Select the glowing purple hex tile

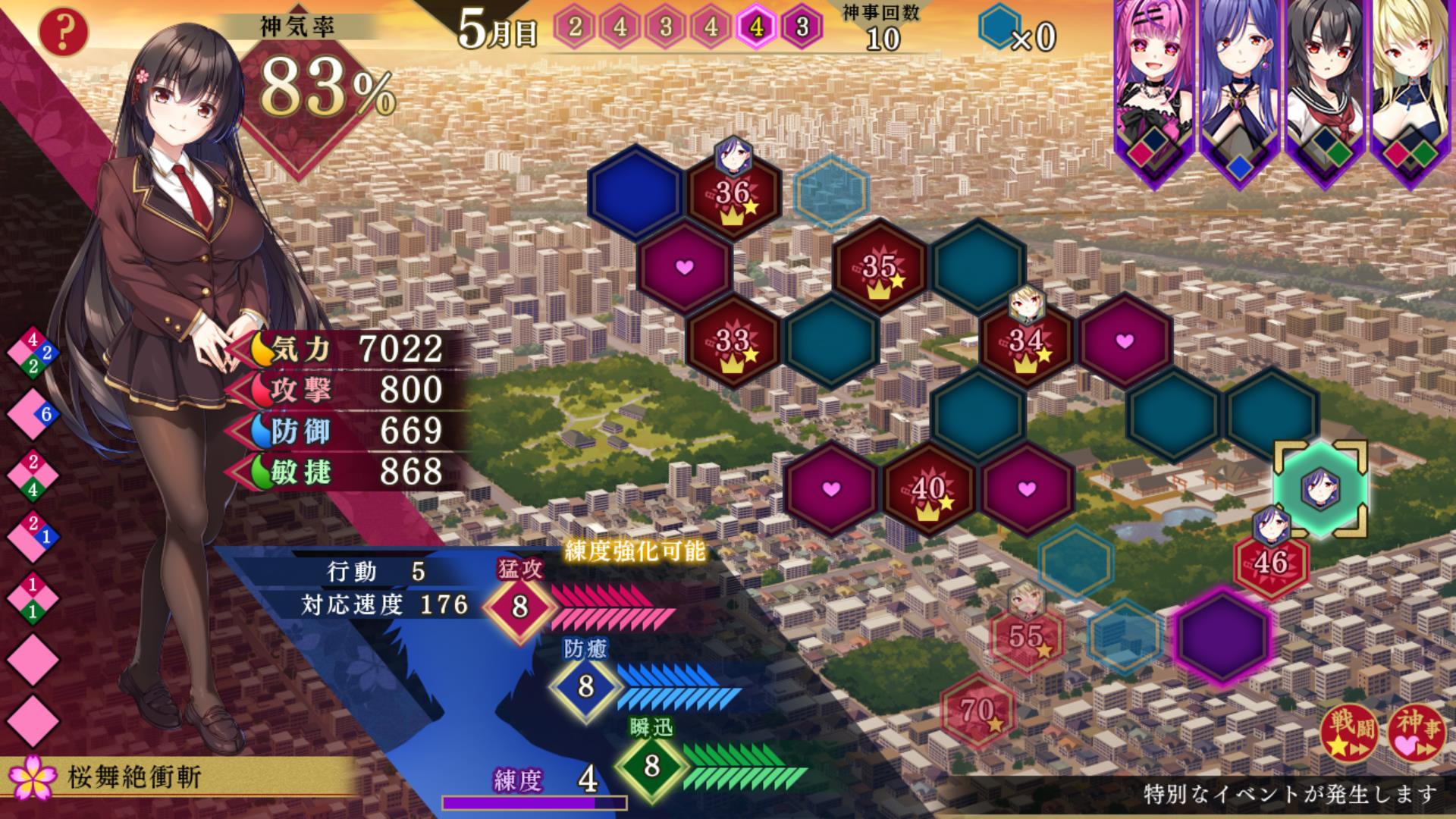tap(1222, 637)
